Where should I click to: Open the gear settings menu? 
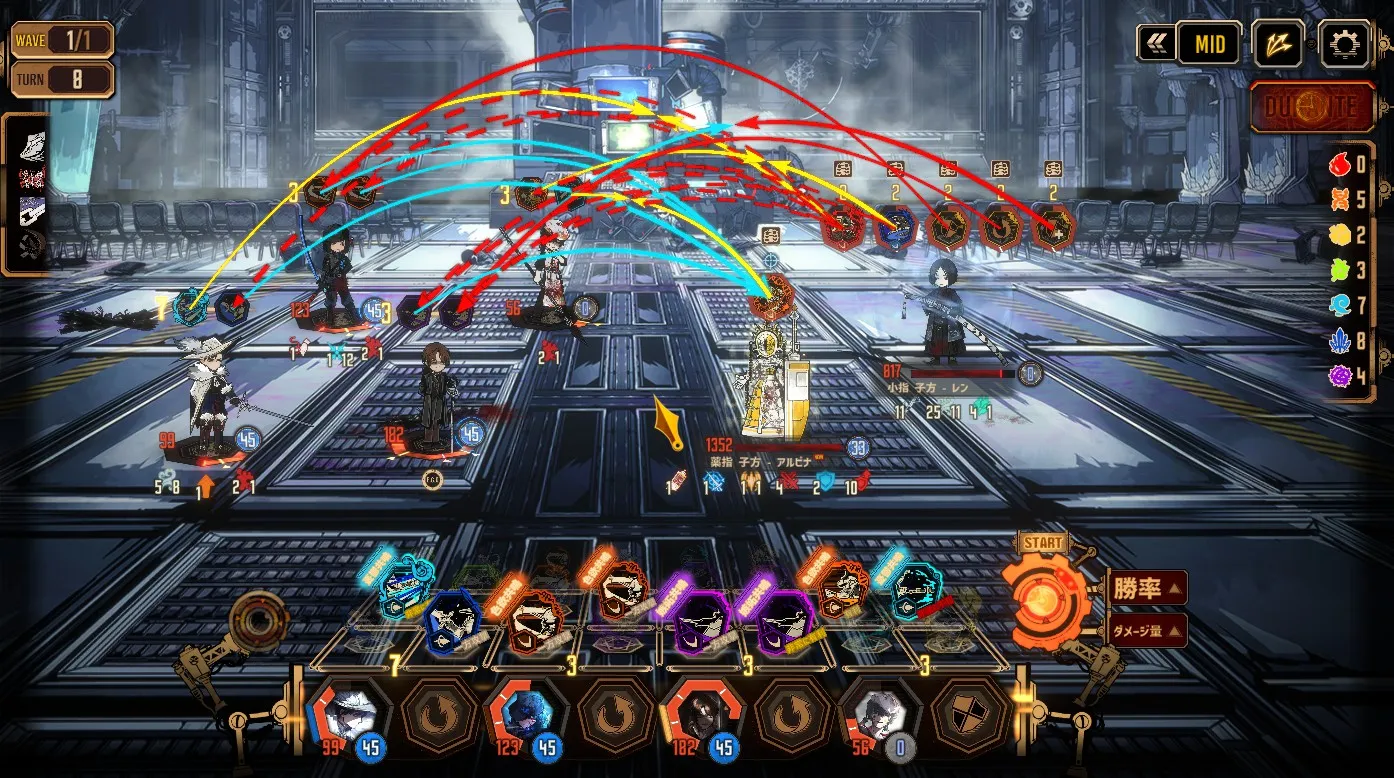click(x=1345, y=44)
